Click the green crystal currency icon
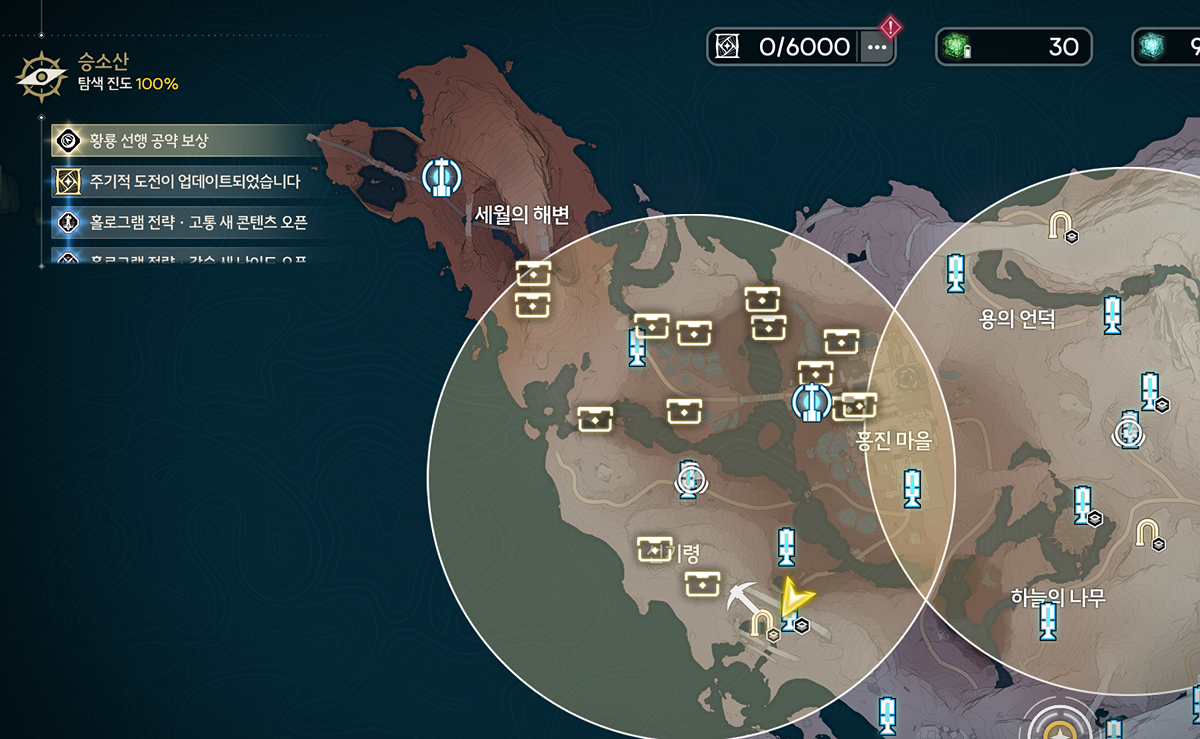The width and height of the screenshot is (1200, 739). click(x=956, y=47)
